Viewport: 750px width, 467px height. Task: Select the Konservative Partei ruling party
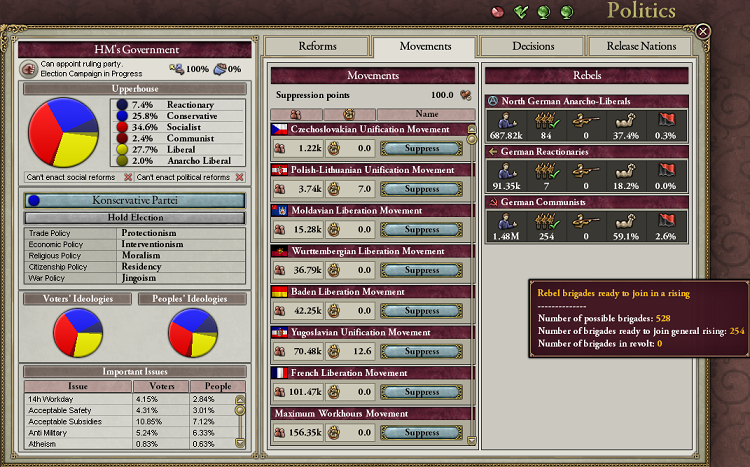click(134, 200)
